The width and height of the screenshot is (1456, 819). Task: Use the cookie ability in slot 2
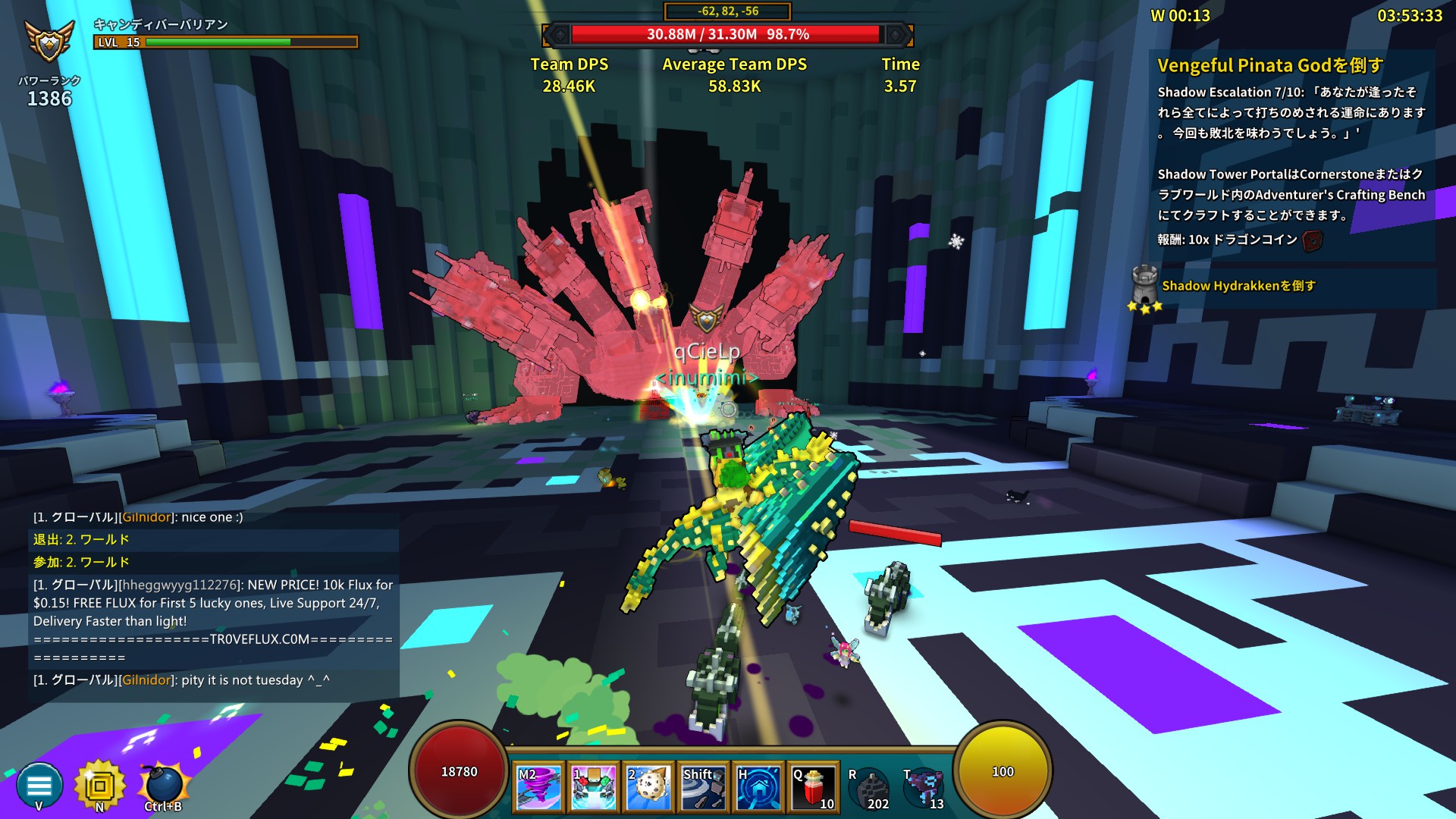648,786
